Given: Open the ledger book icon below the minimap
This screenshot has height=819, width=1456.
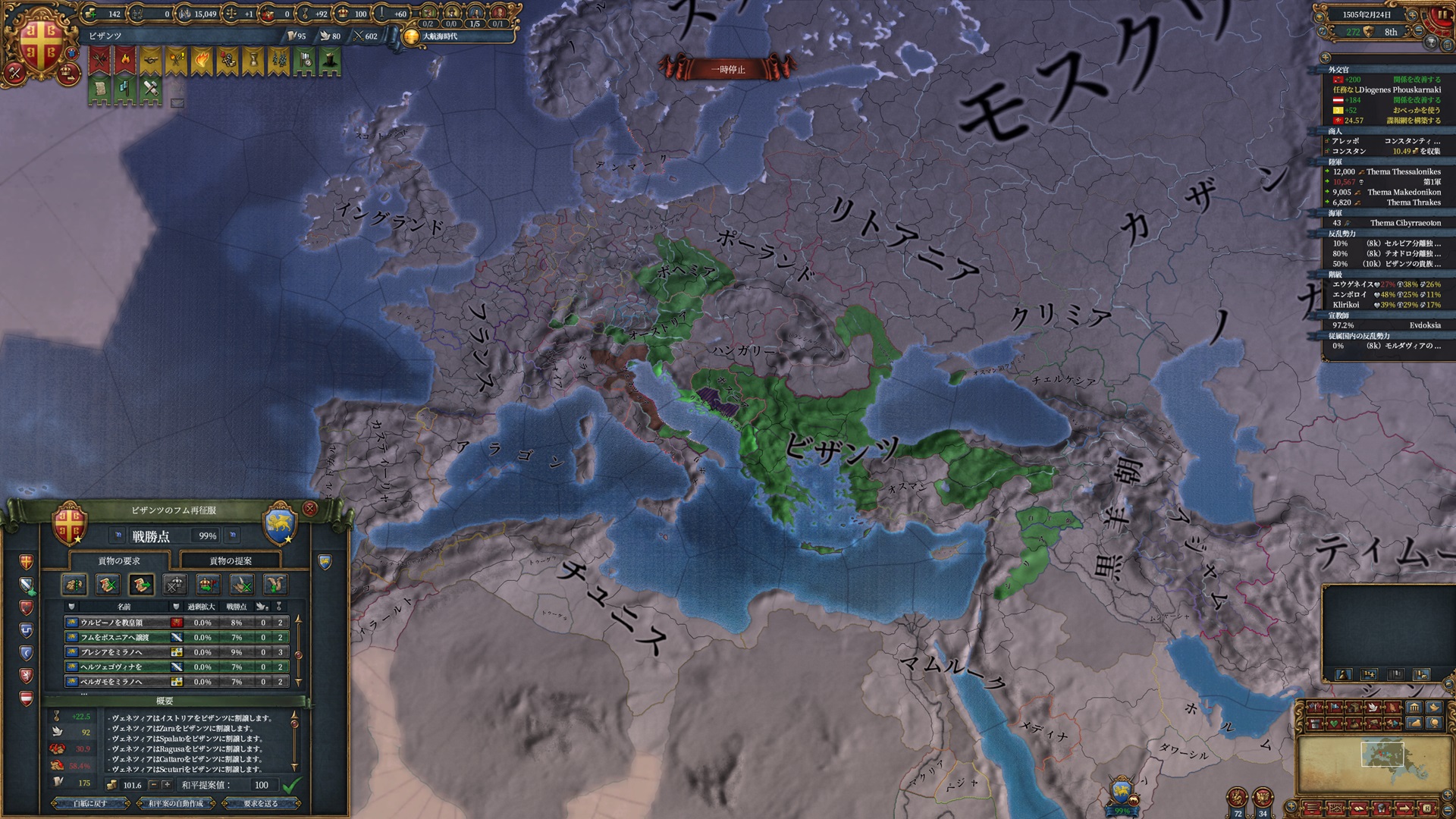Looking at the screenshot, I should 1360,808.
